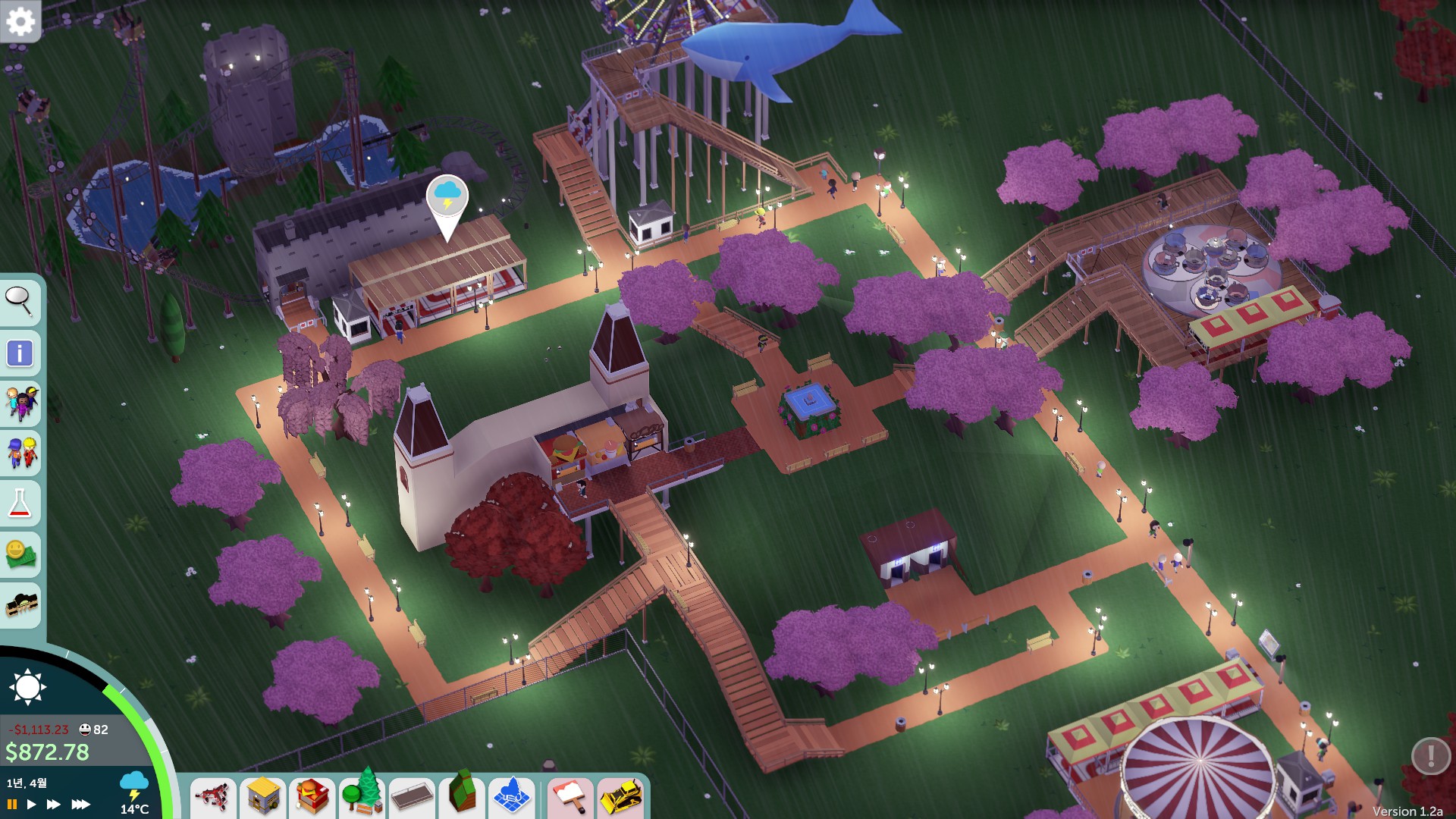Select the bulldozer demolish tool

coord(621,797)
